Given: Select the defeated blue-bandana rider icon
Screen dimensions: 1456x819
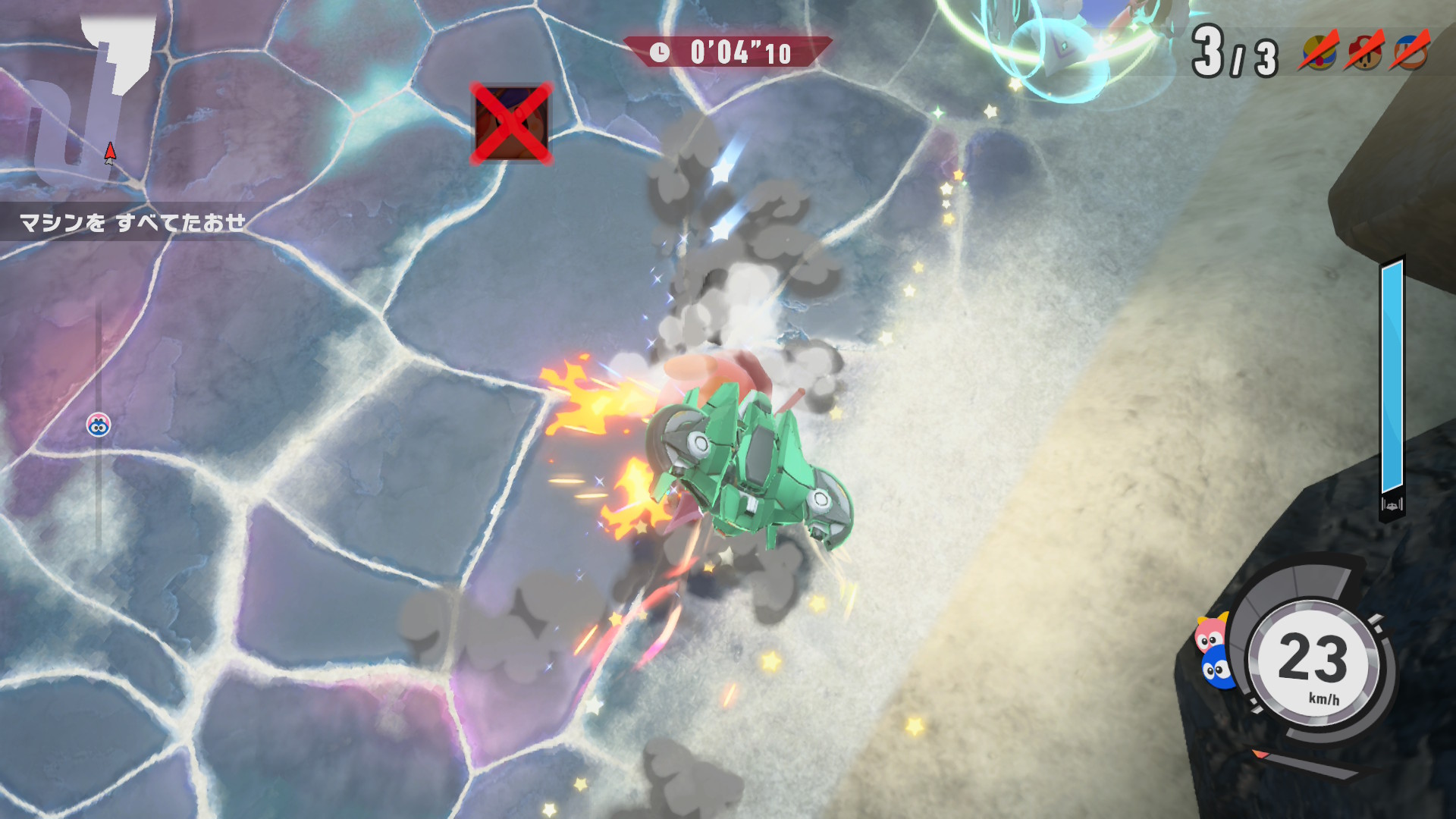Looking at the screenshot, I should 1409,52.
